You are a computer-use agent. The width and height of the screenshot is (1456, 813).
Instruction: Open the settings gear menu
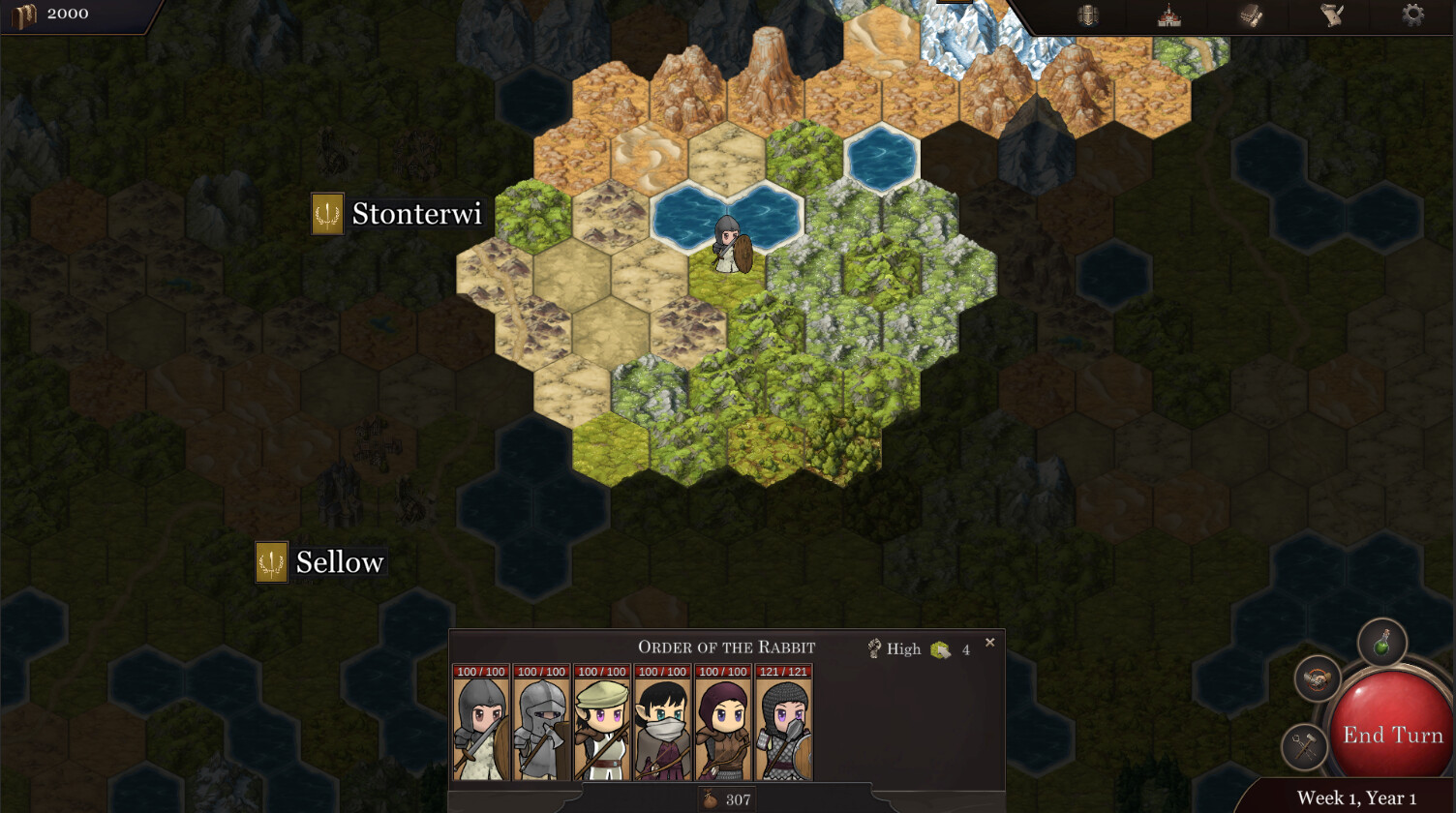coord(1410,15)
